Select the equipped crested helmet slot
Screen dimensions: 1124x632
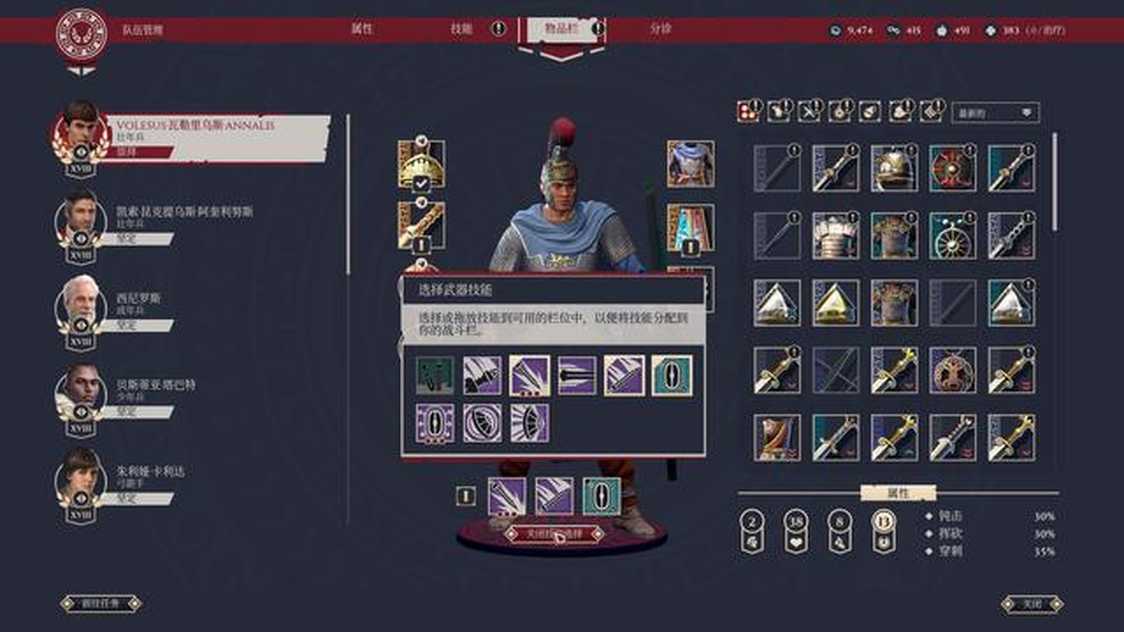pos(421,162)
